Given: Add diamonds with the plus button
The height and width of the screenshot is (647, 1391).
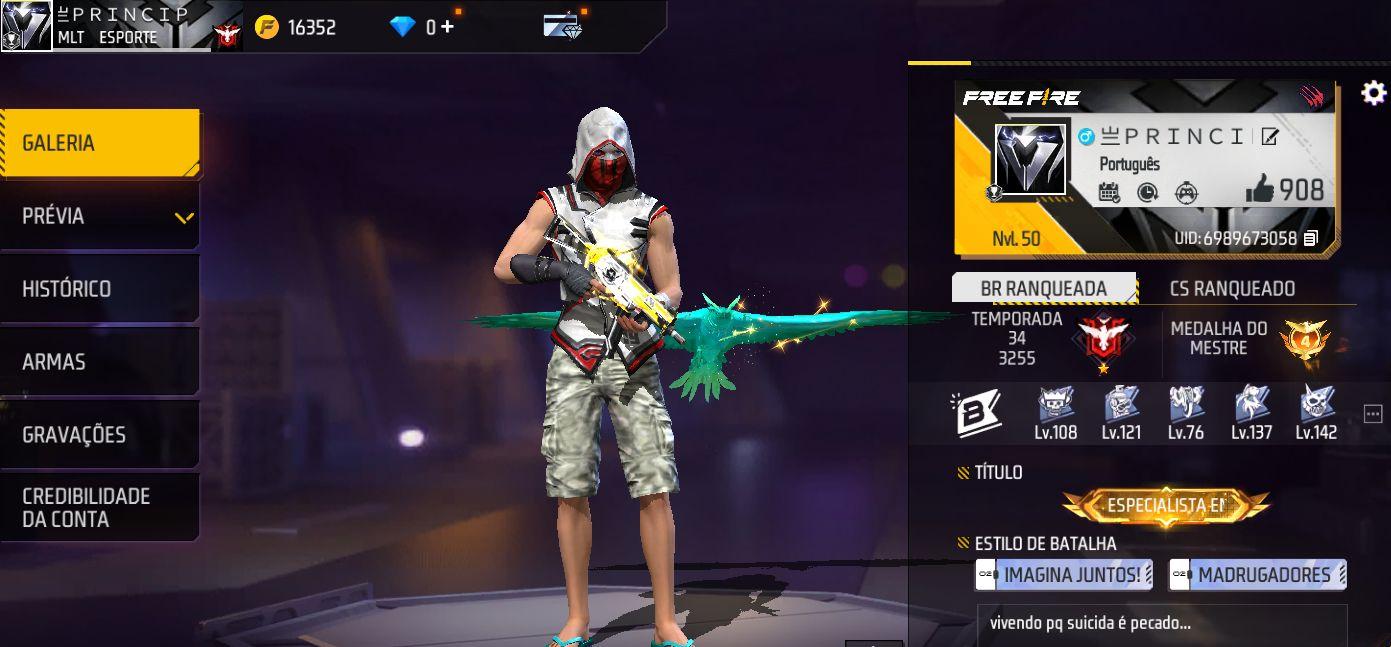Looking at the screenshot, I should (447, 27).
